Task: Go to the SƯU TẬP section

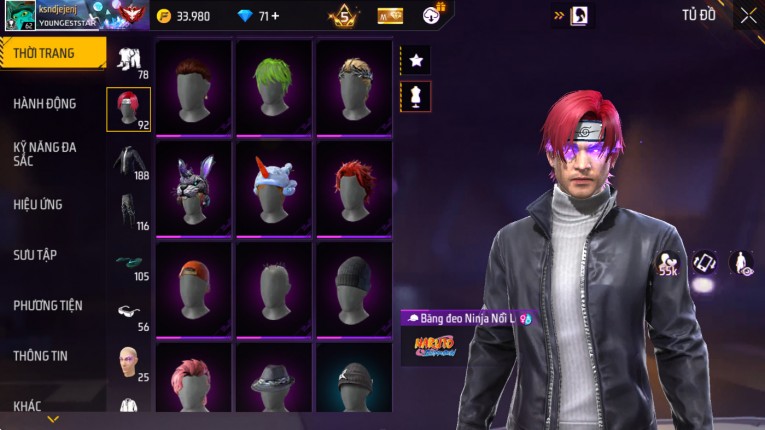Action: (x=35, y=255)
